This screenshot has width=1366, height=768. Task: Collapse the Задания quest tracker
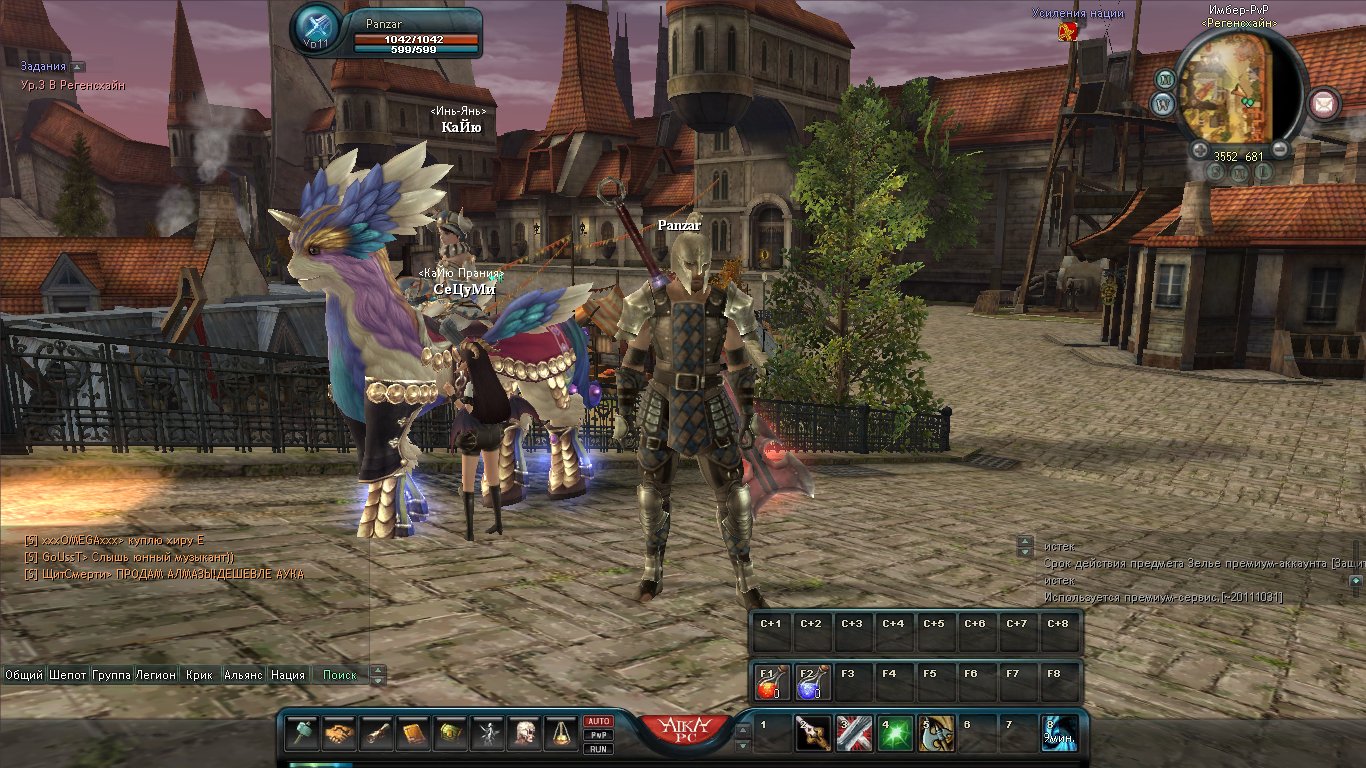coord(78,67)
